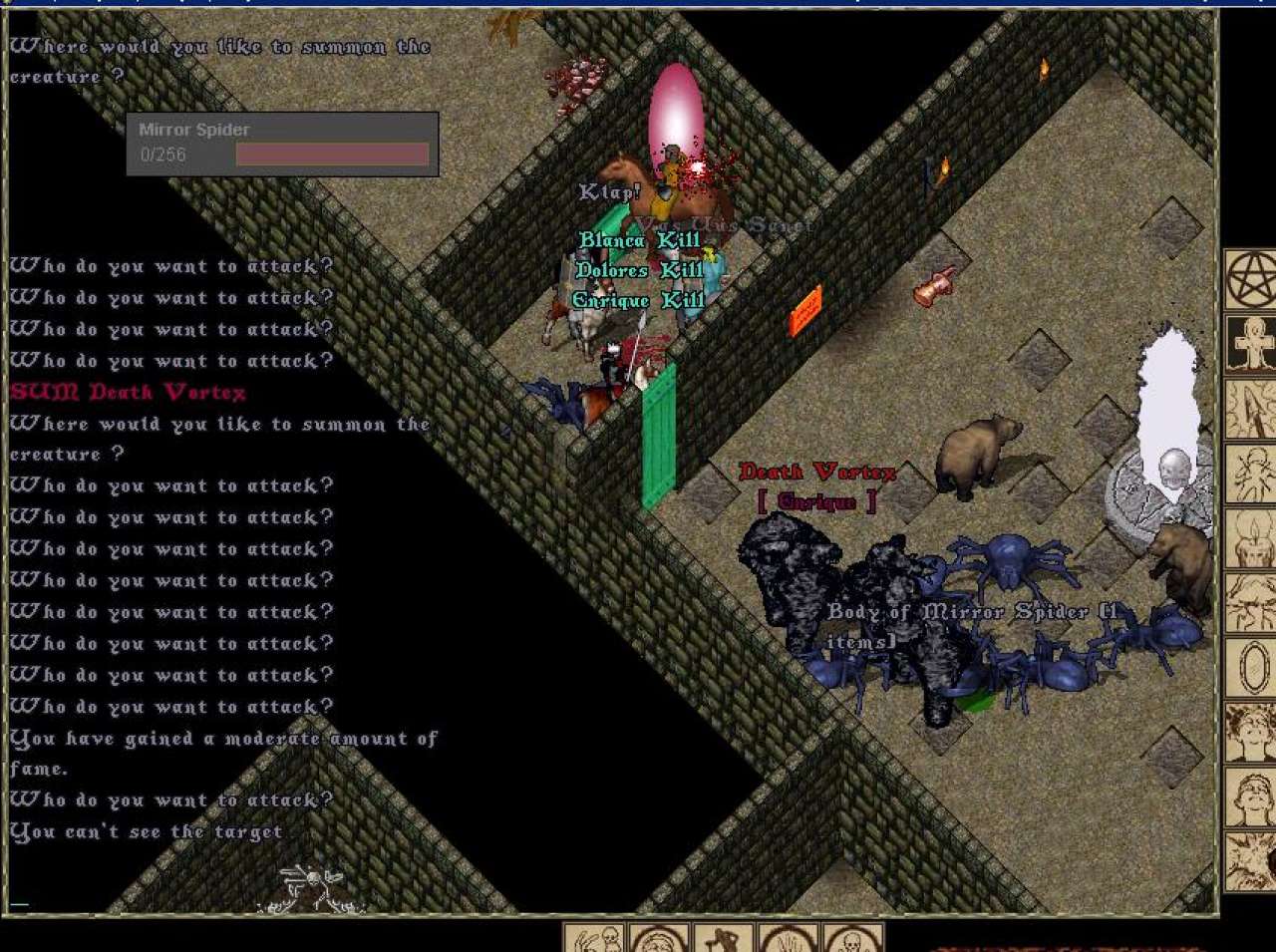The width and height of the screenshot is (1276, 952).
Task: Cast the lit candle spell icon
Action: (1250, 538)
